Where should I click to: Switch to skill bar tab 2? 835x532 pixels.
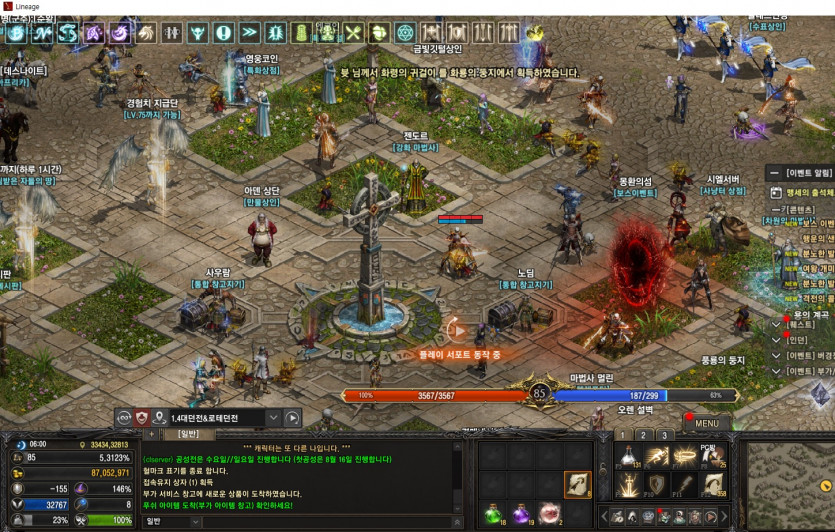pyautogui.click(x=643, y=435)
